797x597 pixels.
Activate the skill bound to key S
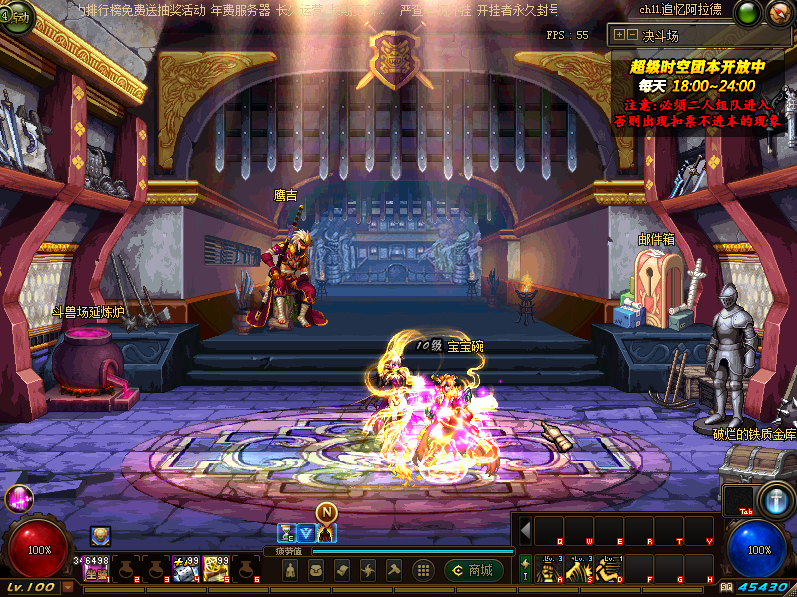pyautogui.click(x=578, y=569)
